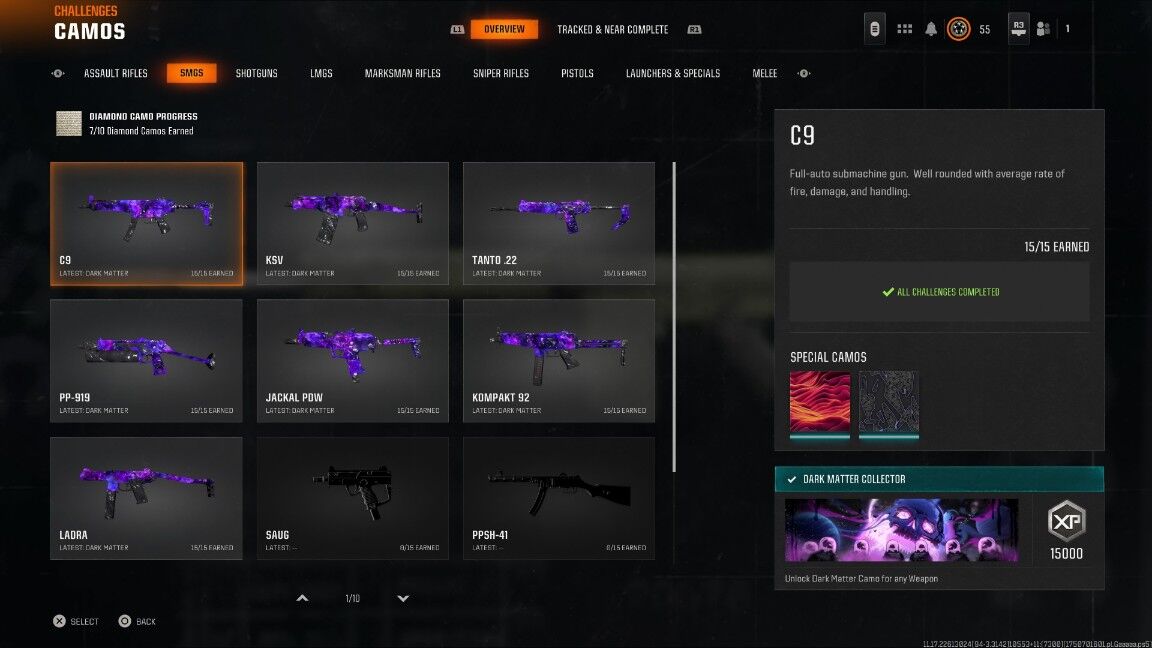Open the notifications bell icon
This screenshot has width=1152, height=648.
click(x=931, y=29)
